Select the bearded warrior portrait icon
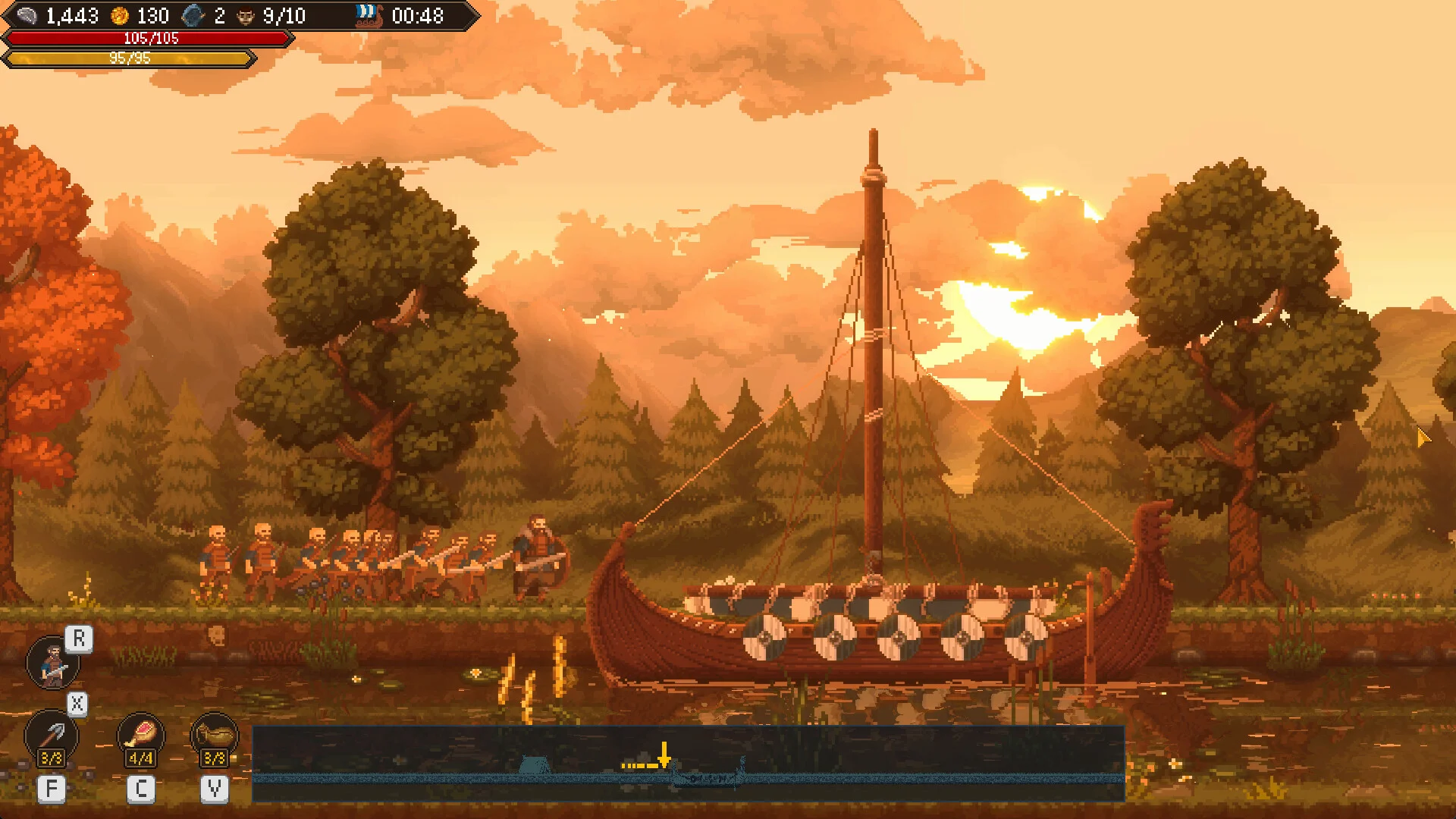 coord(52,662)
